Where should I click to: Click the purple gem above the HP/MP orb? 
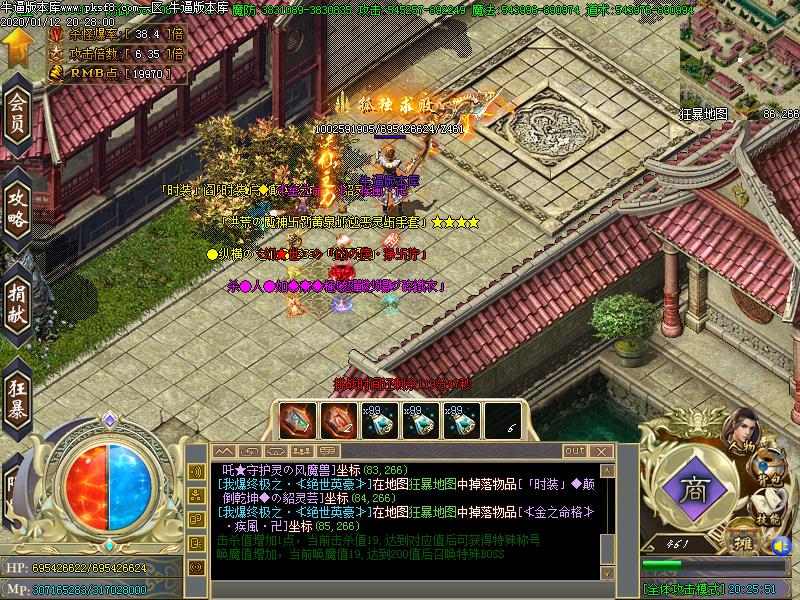pyautogui.click(x=110, y=419)
